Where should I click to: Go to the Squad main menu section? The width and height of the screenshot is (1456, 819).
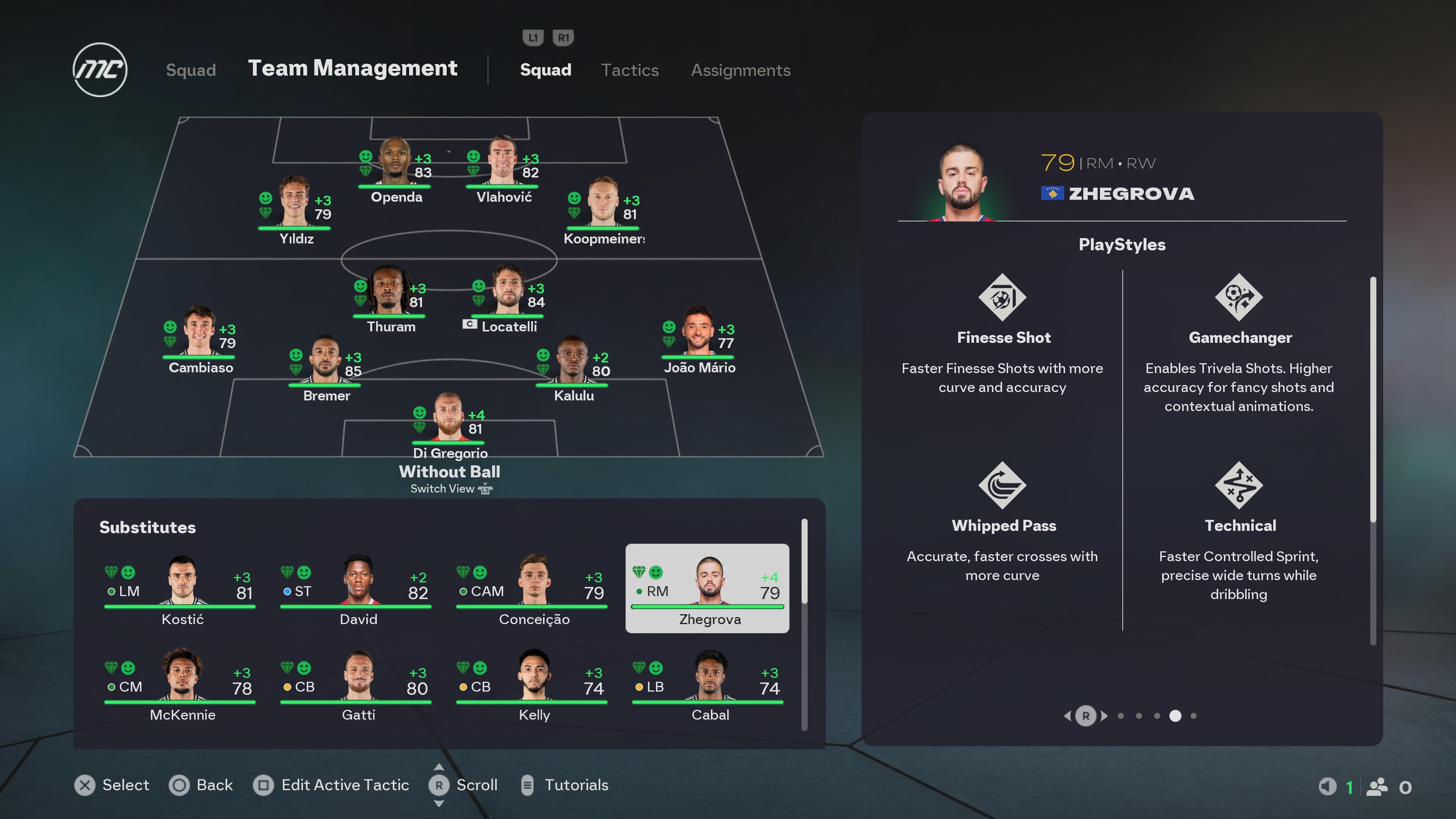pyautogui.click(x=190, y=70)
